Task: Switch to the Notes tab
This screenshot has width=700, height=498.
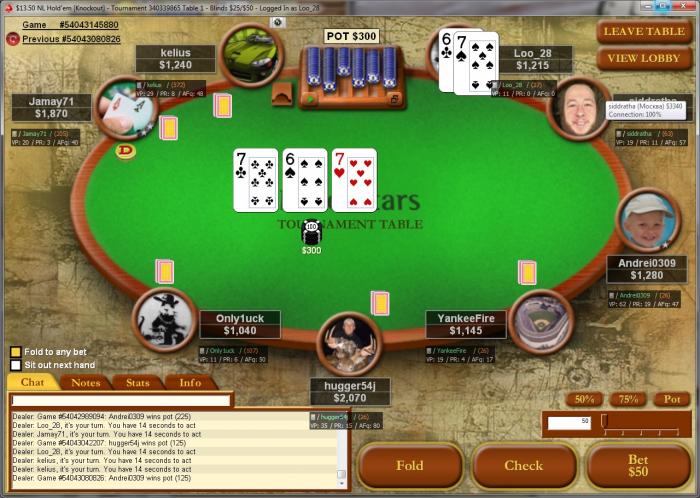Action: tap(86, 382)
